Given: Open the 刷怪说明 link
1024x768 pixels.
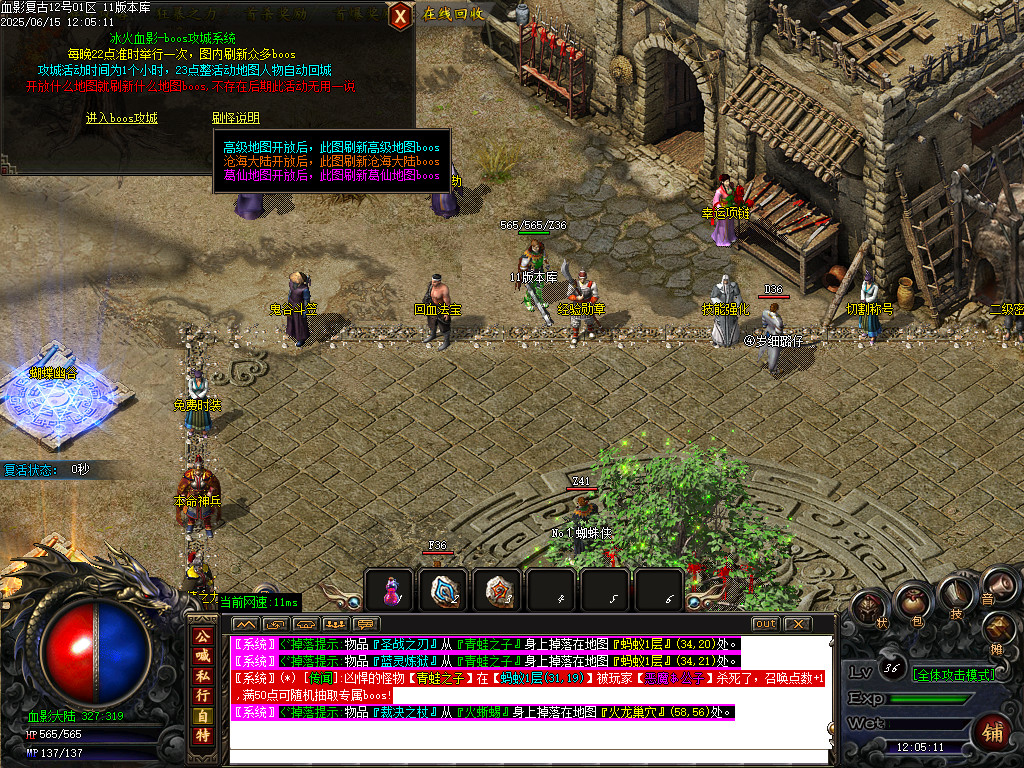Looking at the screenshot, I should pos(236,118).
